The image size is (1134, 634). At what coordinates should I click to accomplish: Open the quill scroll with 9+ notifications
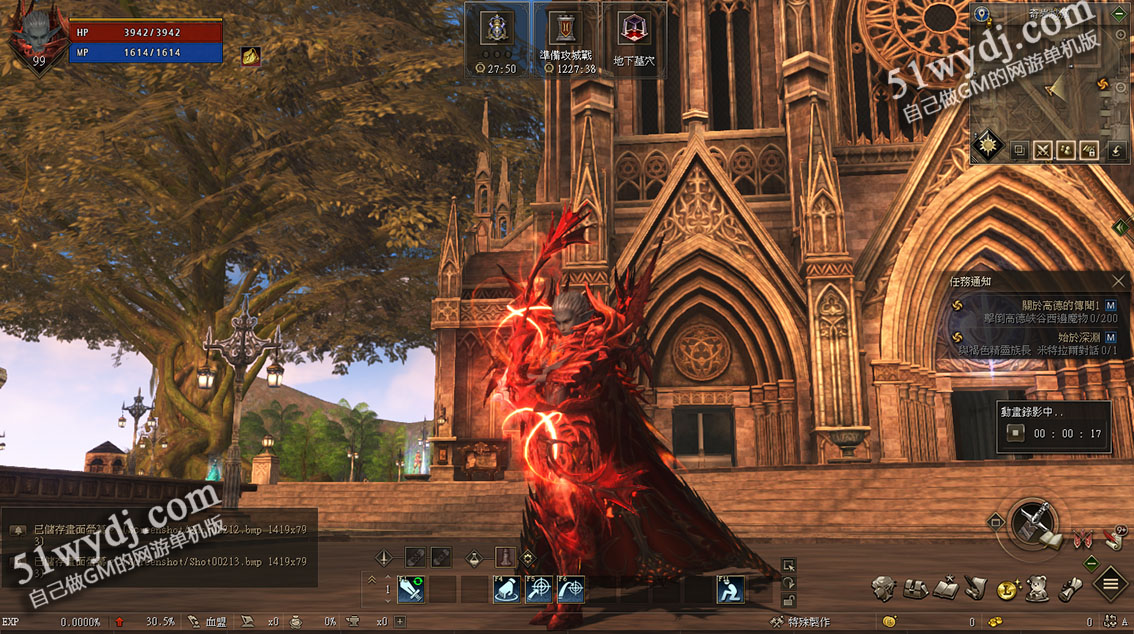[1112, 538]
